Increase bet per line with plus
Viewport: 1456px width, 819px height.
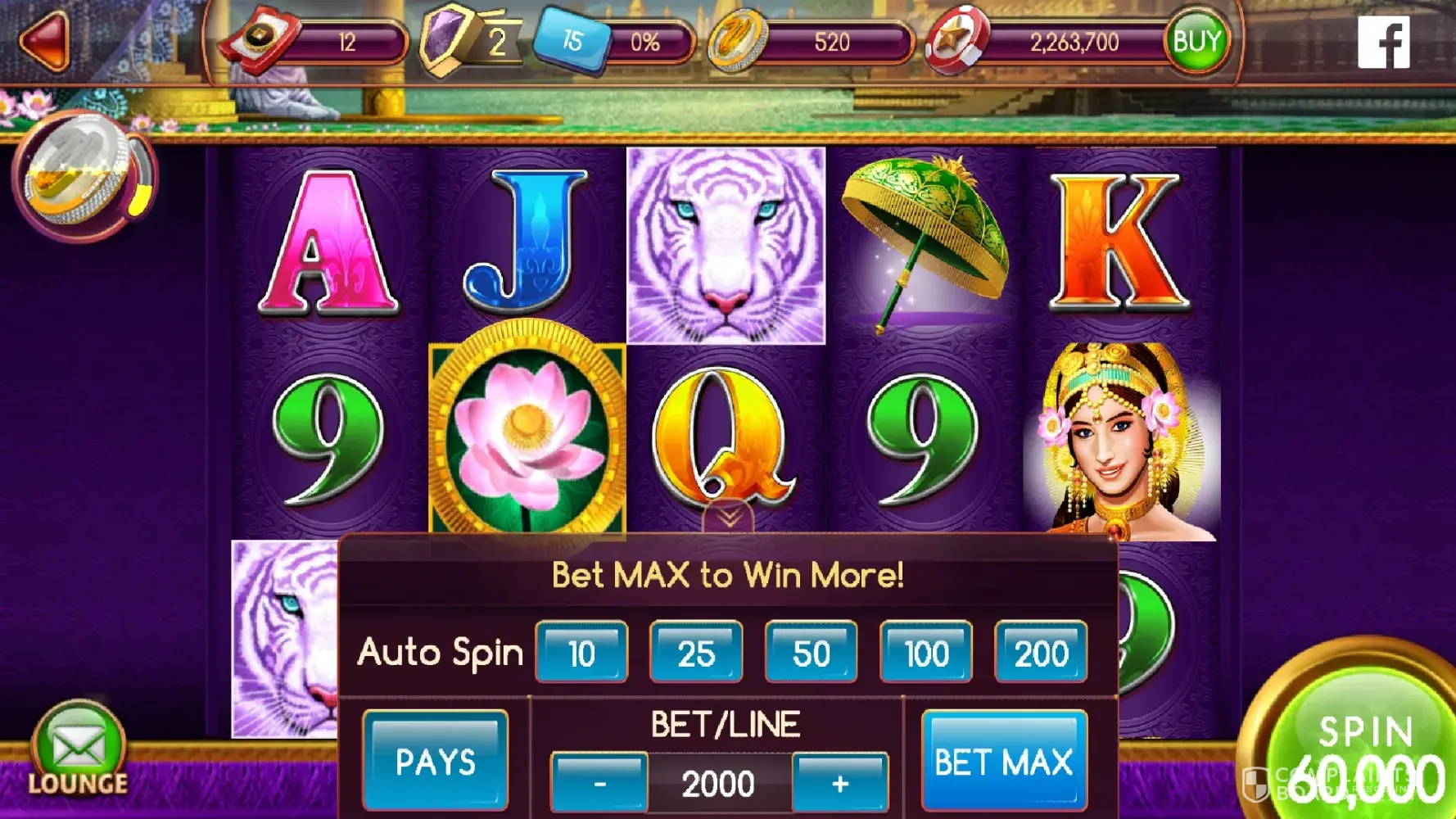840,784
